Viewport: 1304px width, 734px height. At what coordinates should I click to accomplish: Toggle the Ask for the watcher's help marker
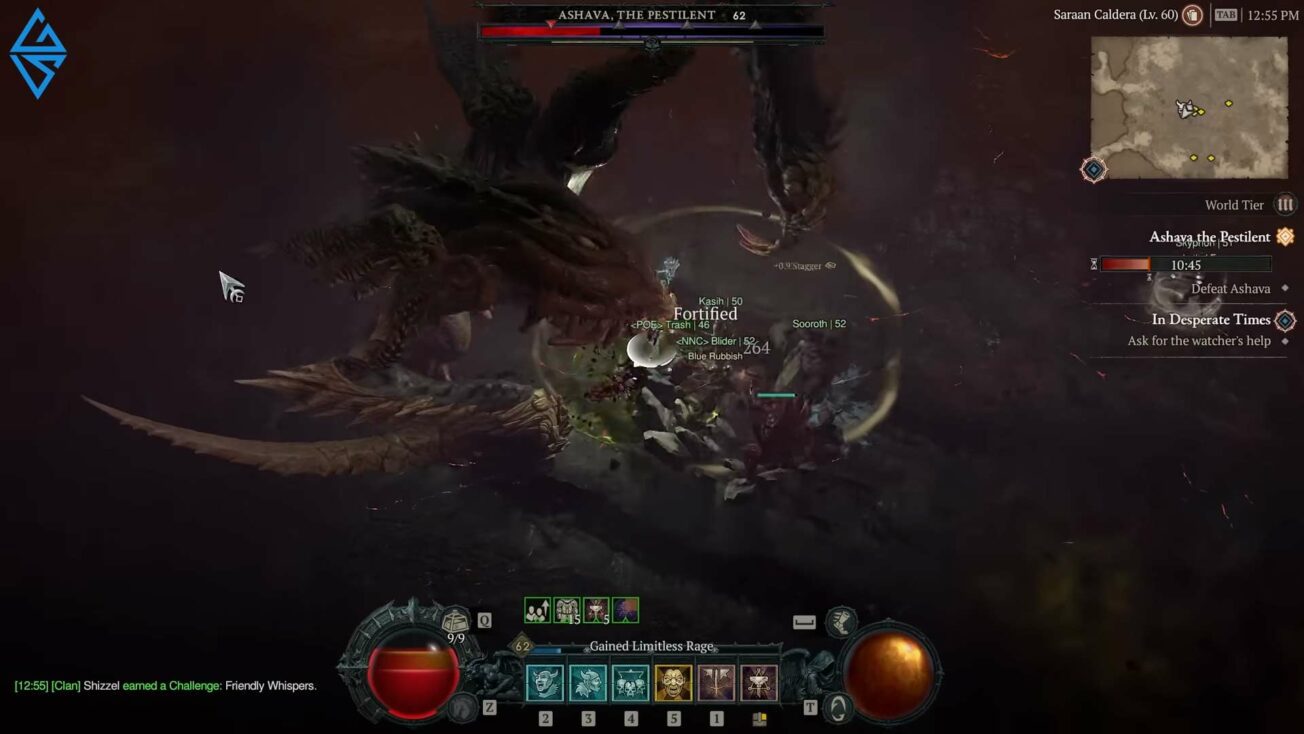[x=1283, y=341]
